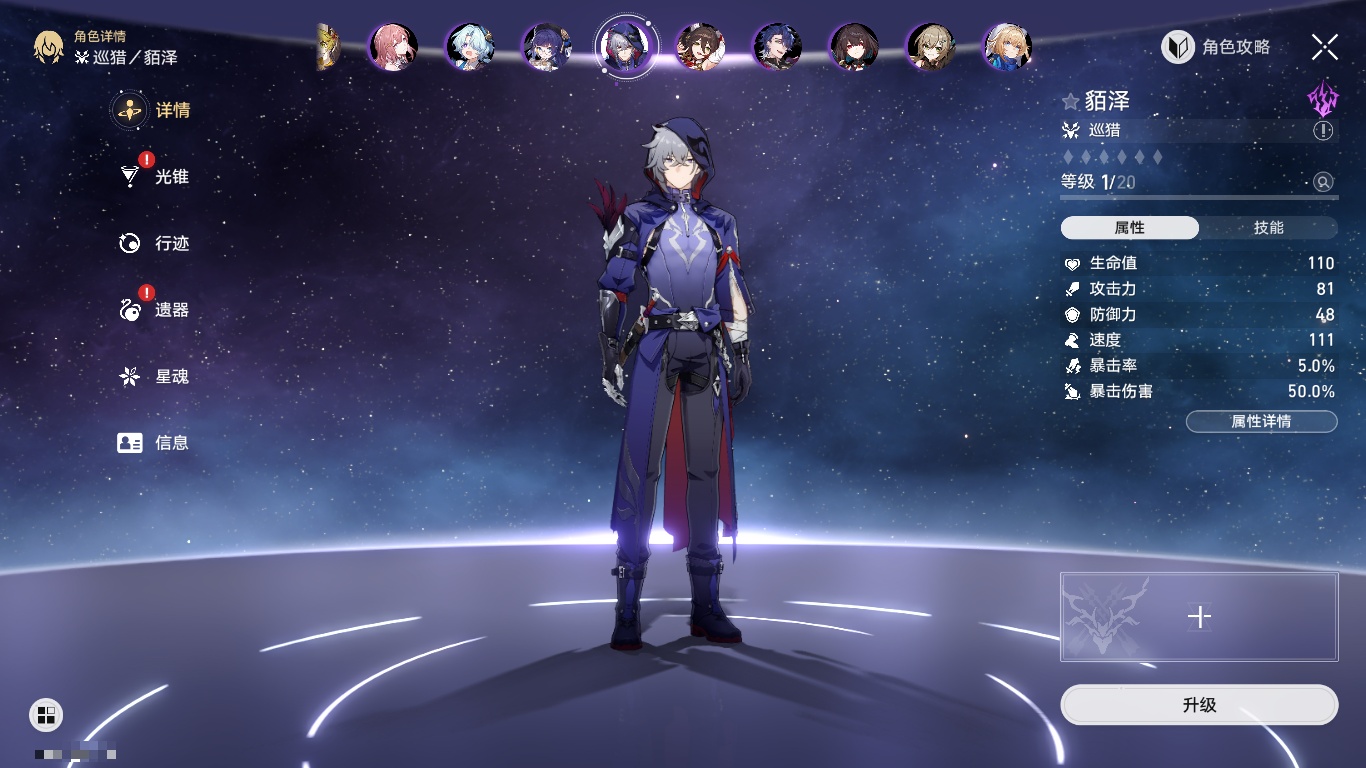Viewport: 1366px width, 768px height.
Task: Switch to the 技能 skills tab
Action: pos(1268,228)
